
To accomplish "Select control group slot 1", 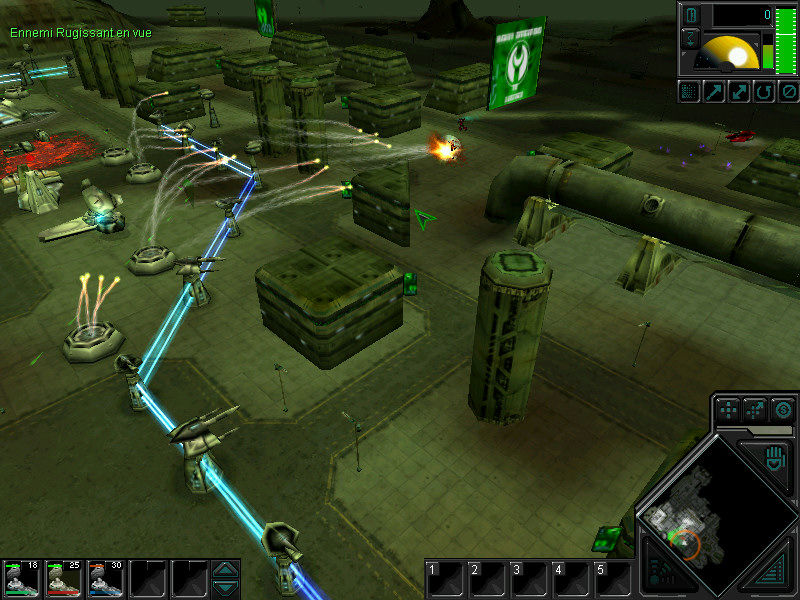I will (444, 579).
